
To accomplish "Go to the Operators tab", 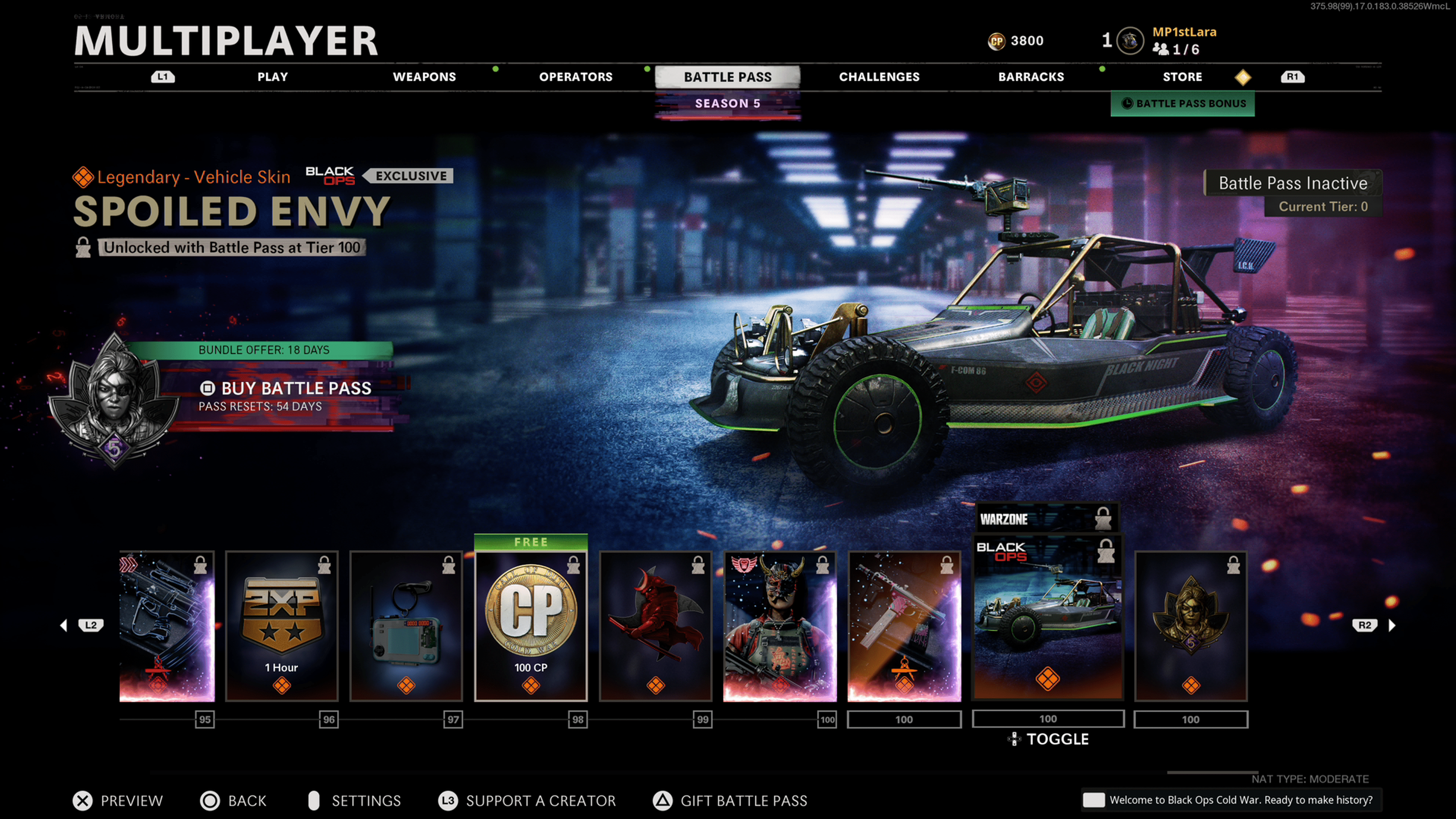I will (576, 77).
